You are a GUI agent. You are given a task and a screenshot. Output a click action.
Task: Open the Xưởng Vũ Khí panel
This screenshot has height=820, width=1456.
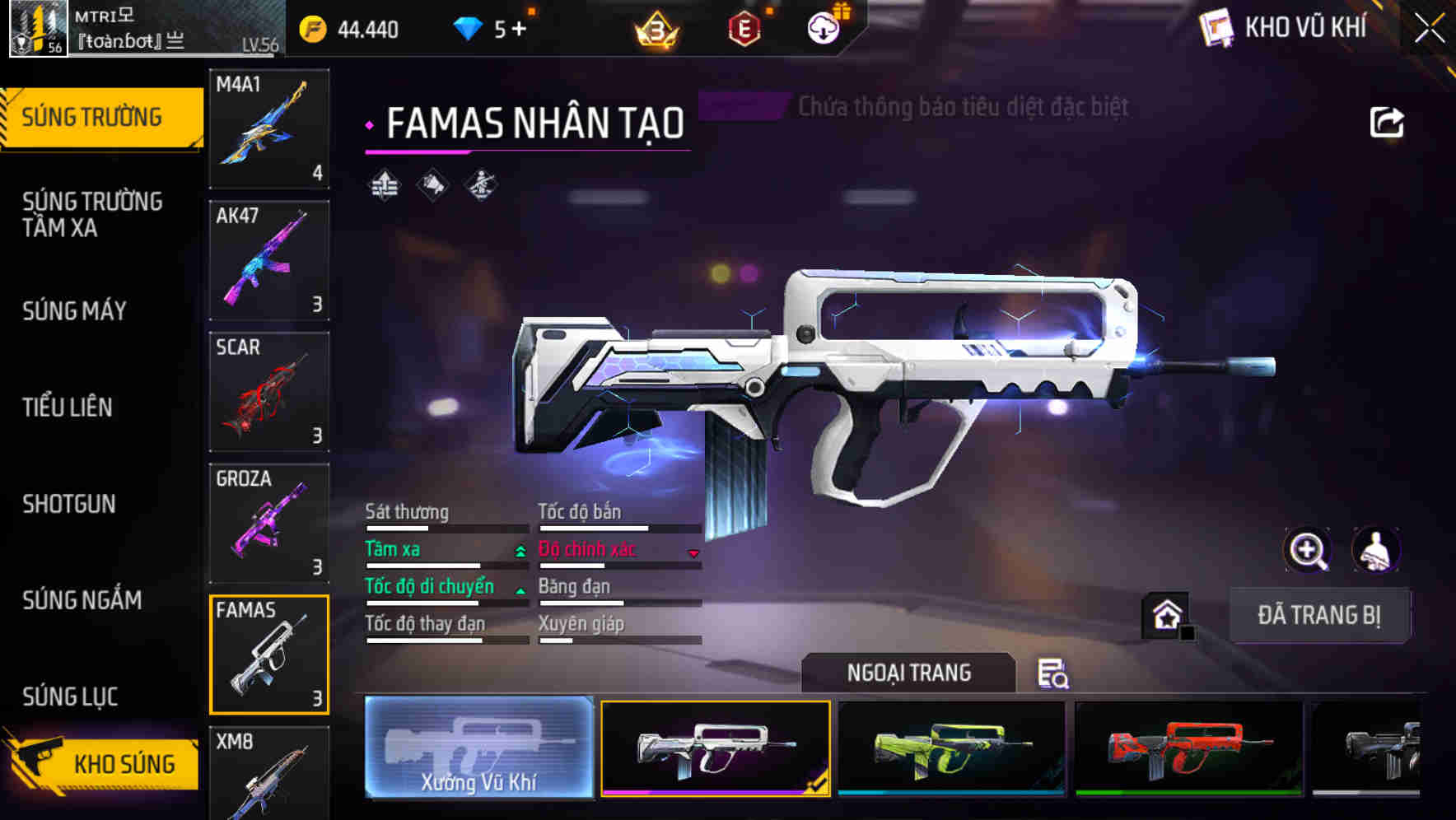coord(478,748)
